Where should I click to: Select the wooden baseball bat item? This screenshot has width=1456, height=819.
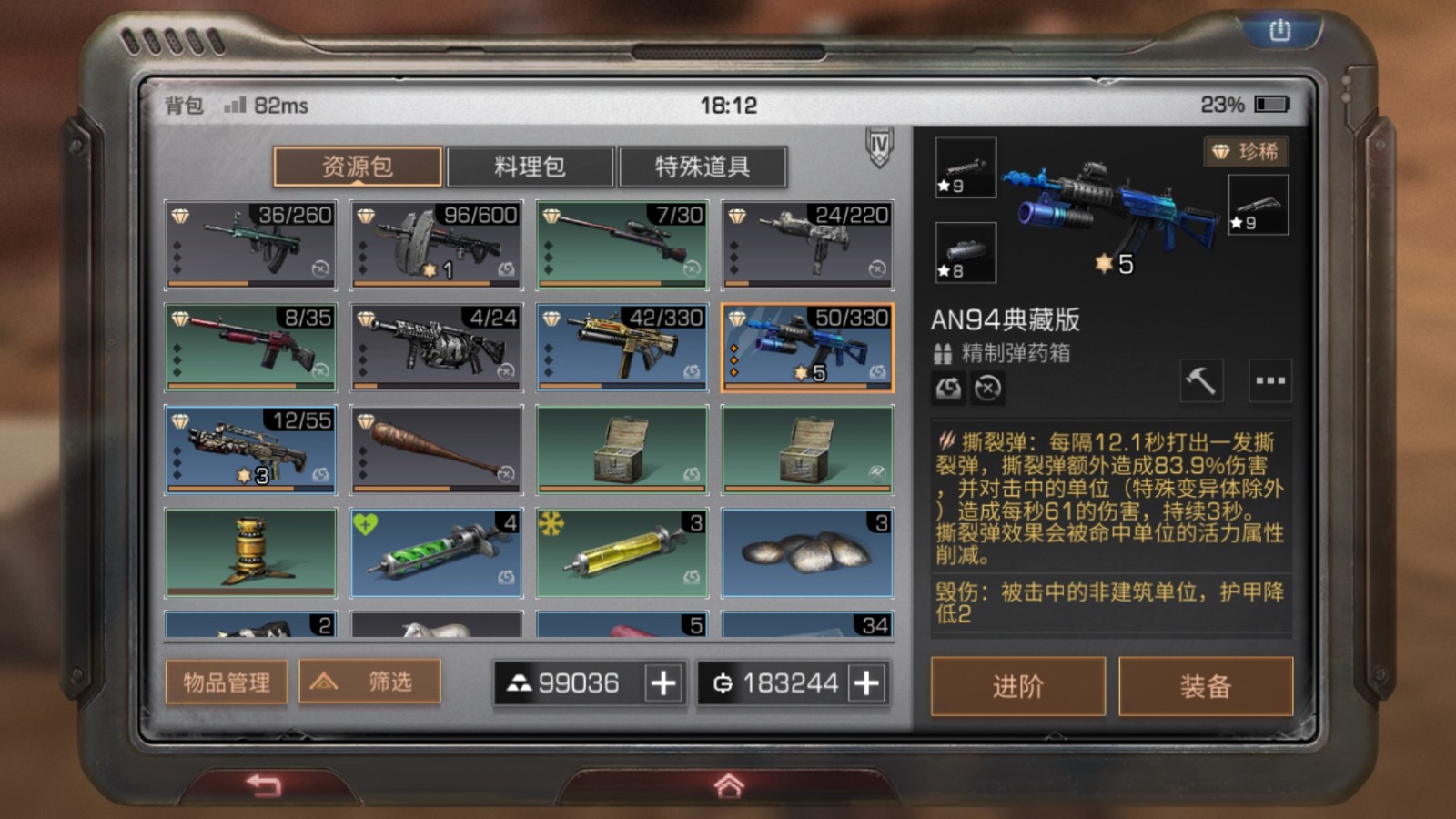click(436, 448)
